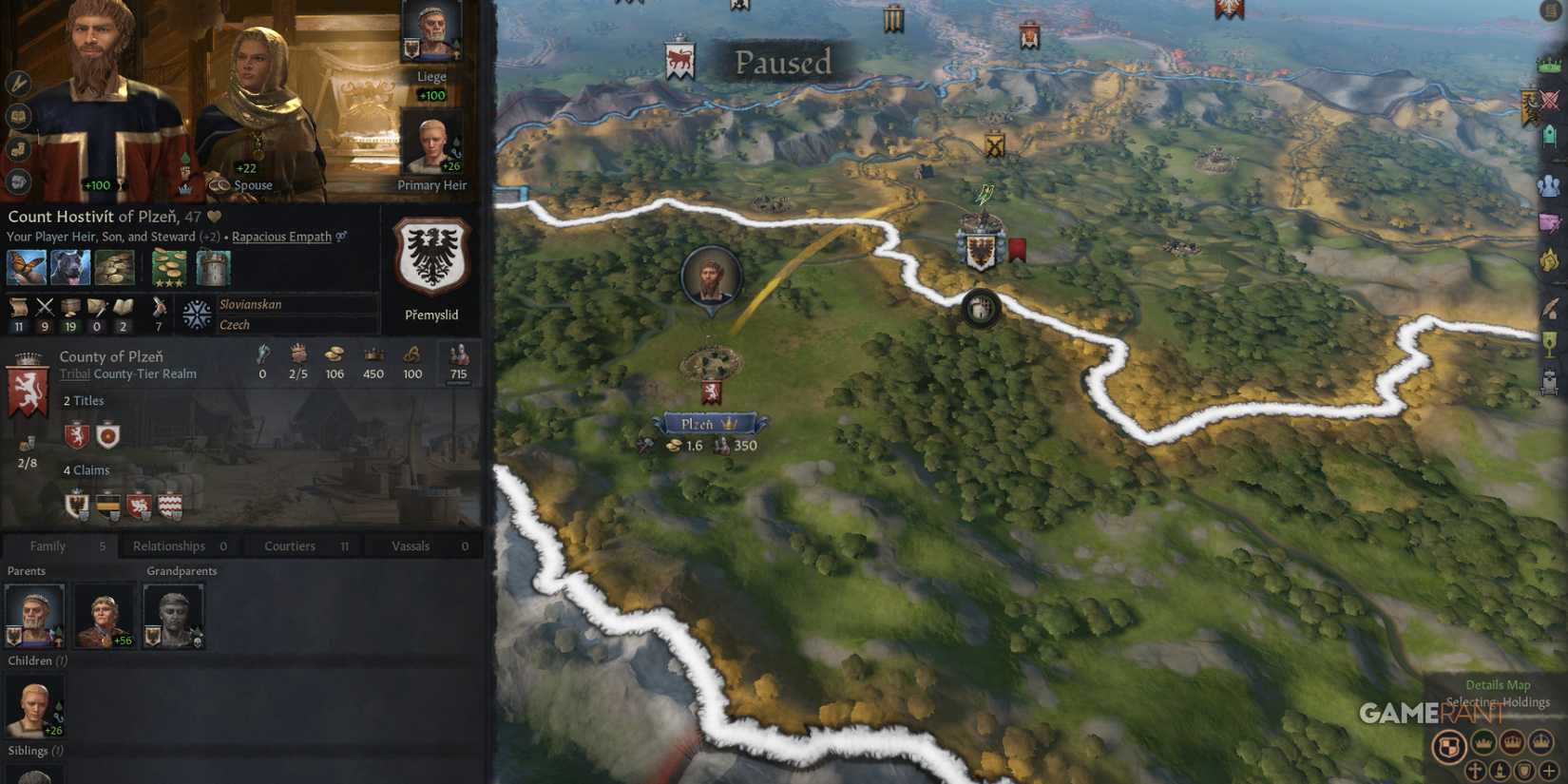Select the Realms map mode shield
Image resolution: width=1568 pixels, height=784 pixels.
point(1450,747)
